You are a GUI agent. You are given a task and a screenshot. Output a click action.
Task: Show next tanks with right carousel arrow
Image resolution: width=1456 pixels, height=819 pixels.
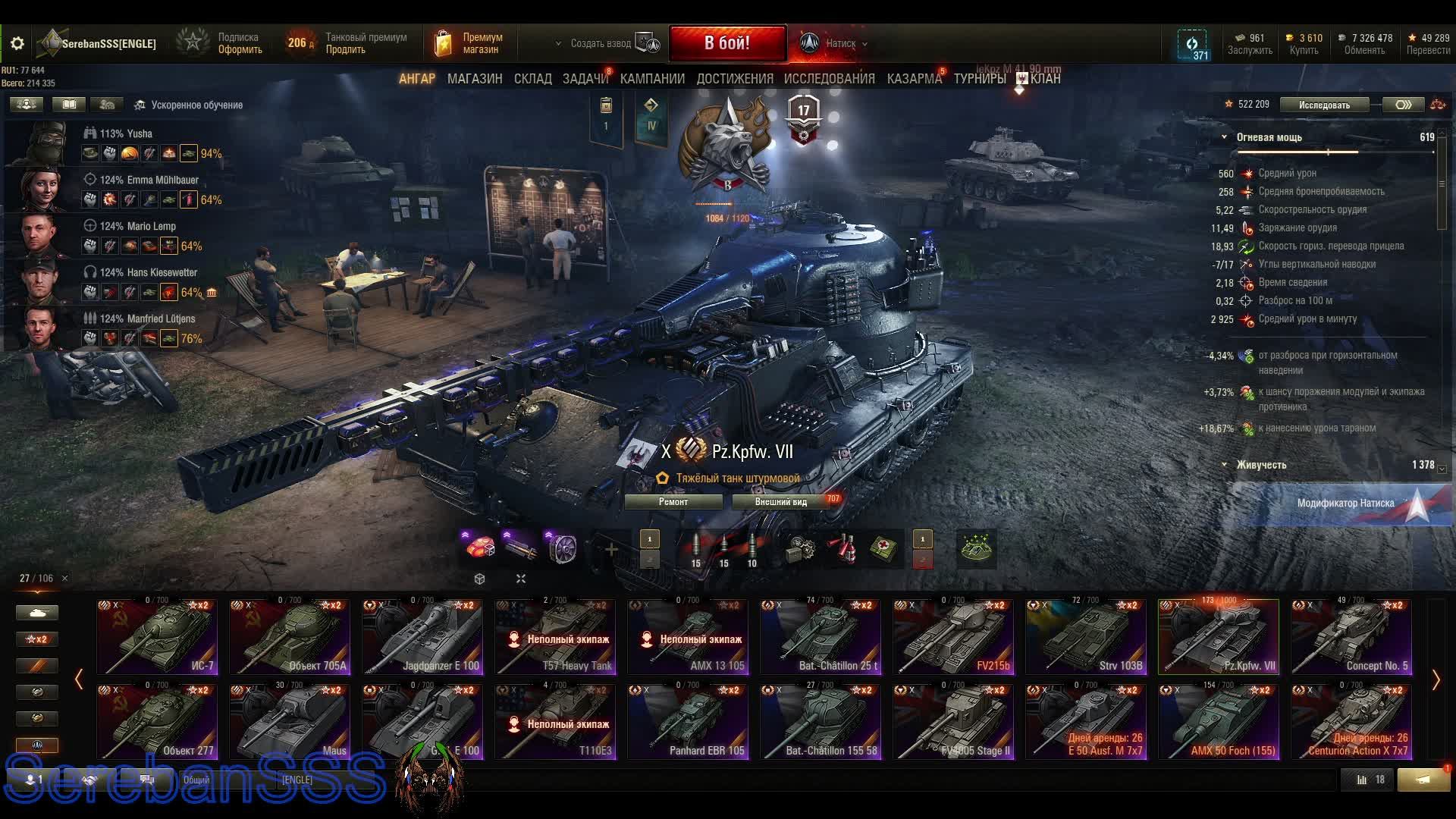(x=1436, y=680)
